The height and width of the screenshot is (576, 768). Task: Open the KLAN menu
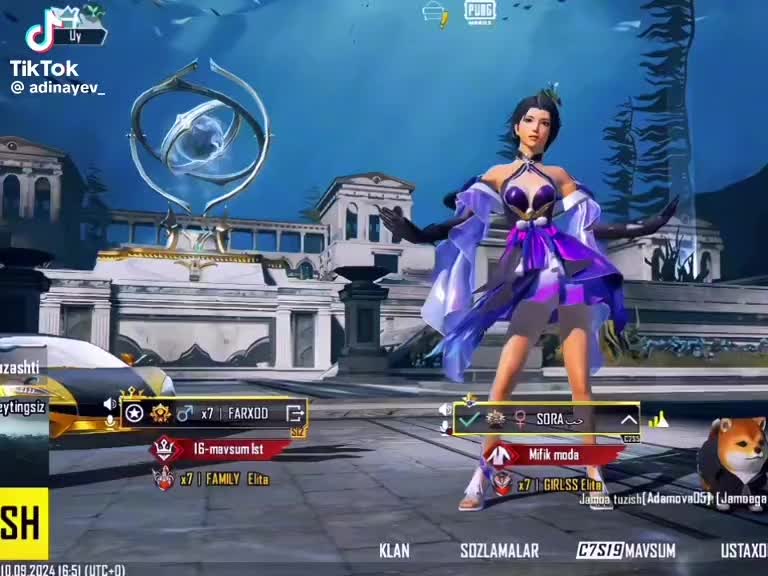(394, 550)
